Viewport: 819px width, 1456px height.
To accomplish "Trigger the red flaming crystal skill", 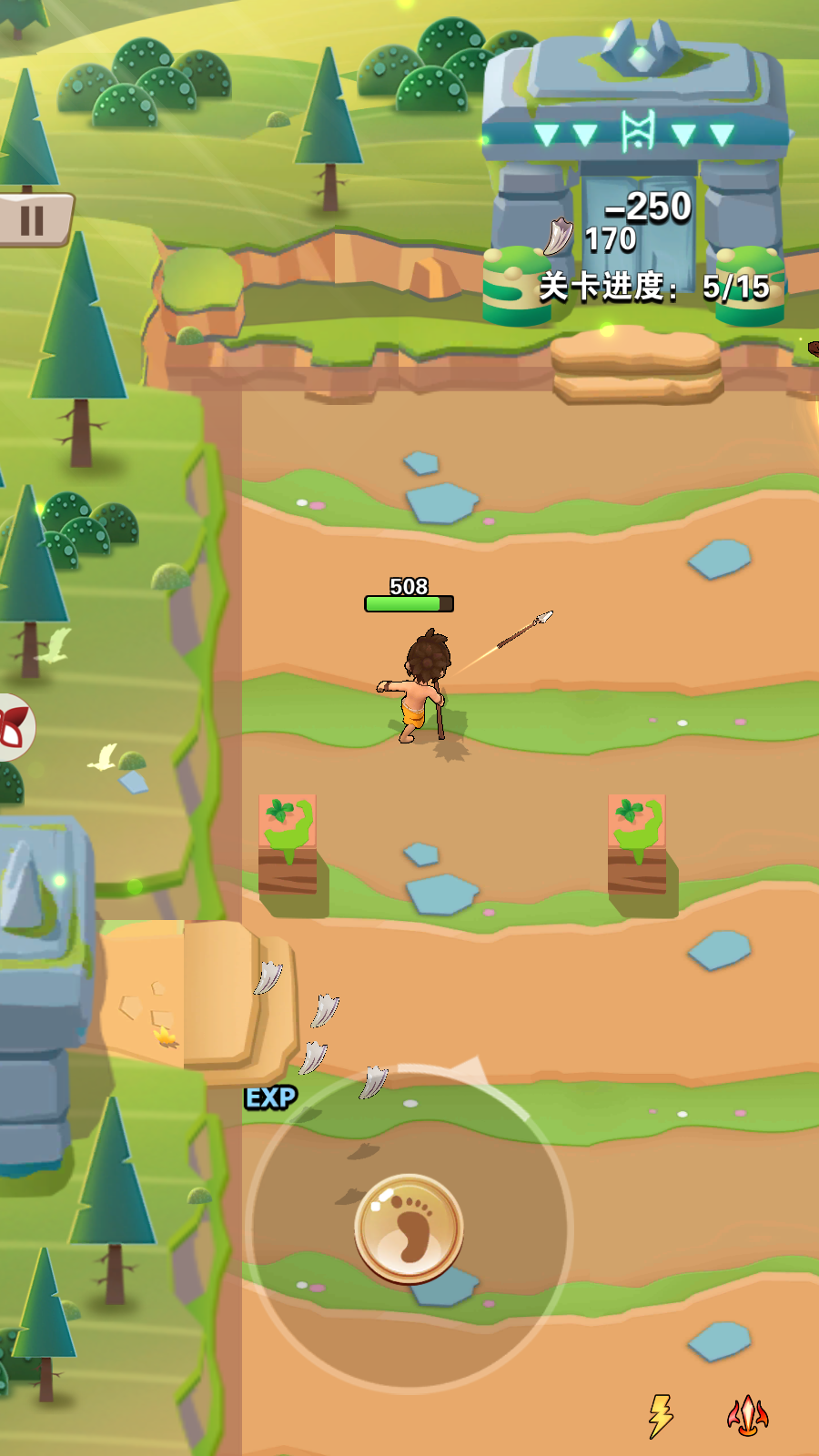I will (x=747, y=1415).
